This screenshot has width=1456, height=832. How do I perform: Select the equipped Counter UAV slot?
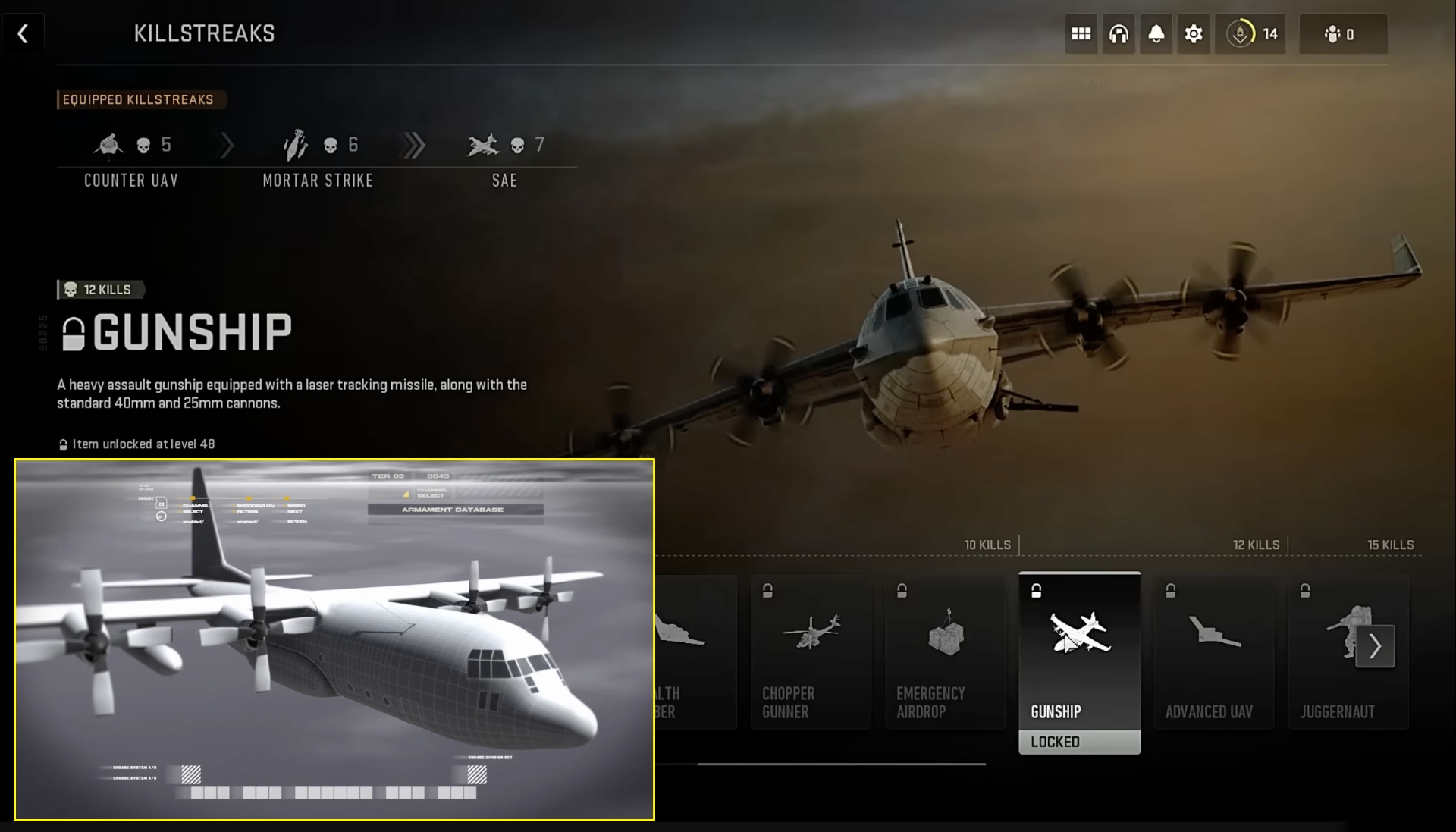coord(130,155)
